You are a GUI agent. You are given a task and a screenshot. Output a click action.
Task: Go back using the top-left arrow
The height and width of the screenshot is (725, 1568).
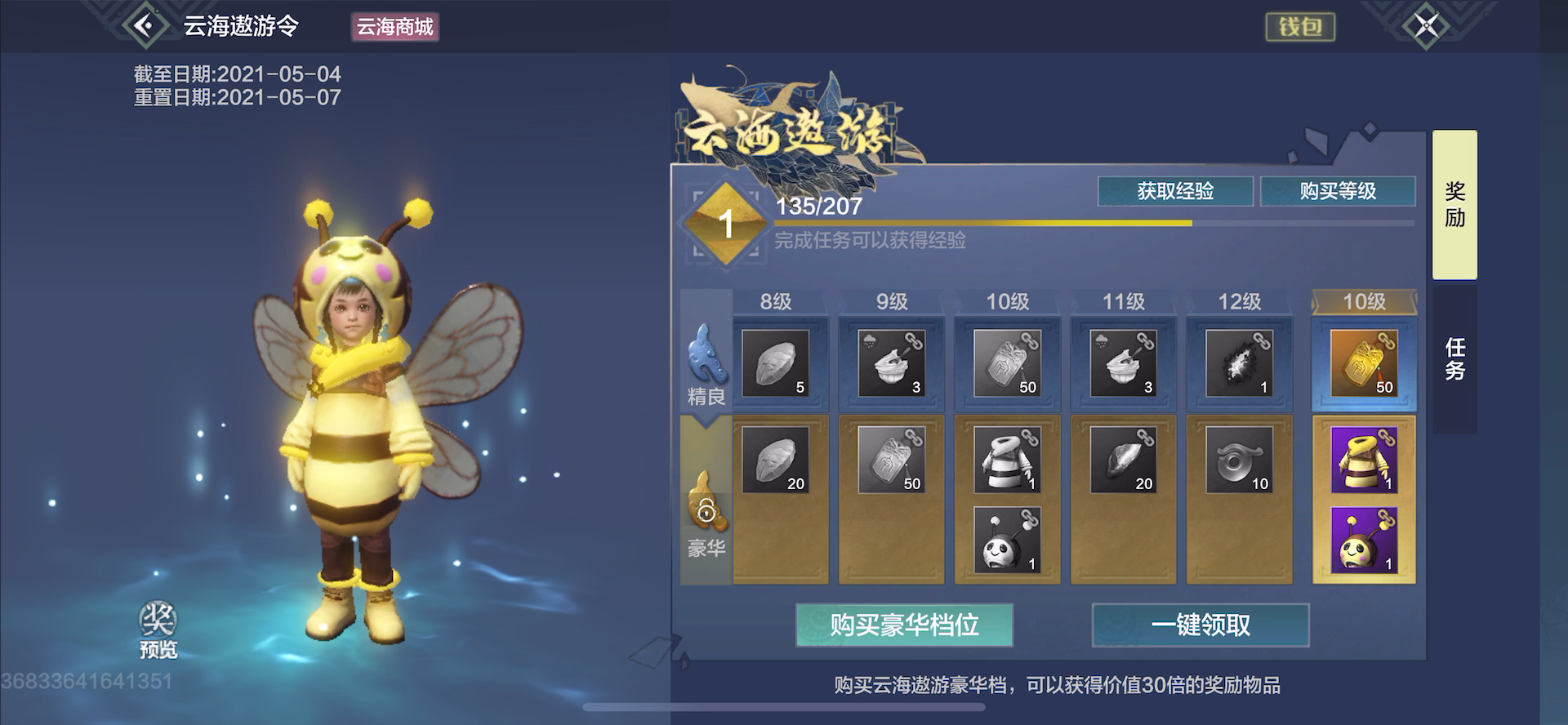[x=145, y=26]
